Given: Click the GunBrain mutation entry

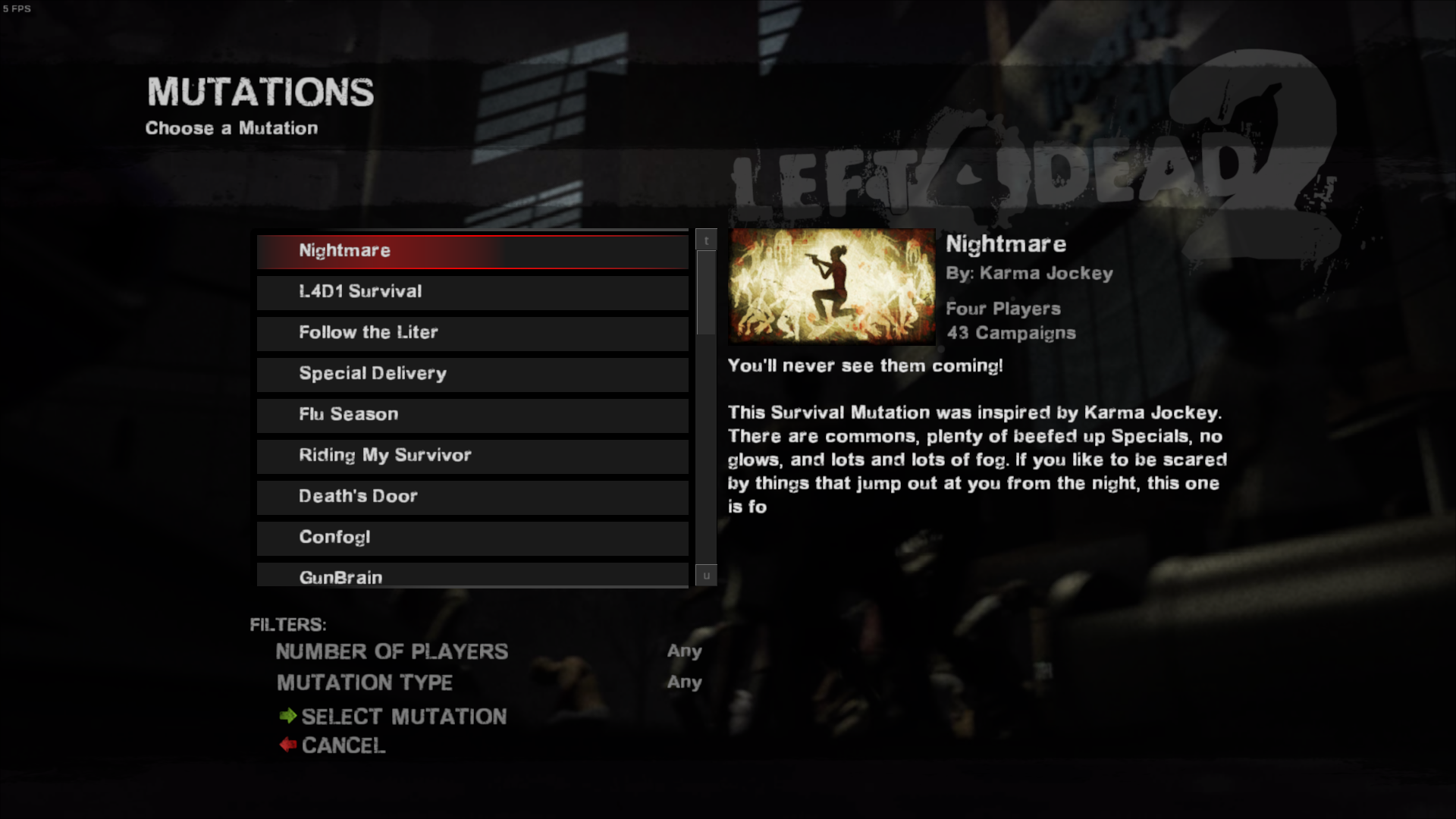Looking at the screenshot, I should pyautogui.click(x=472, y=576).
